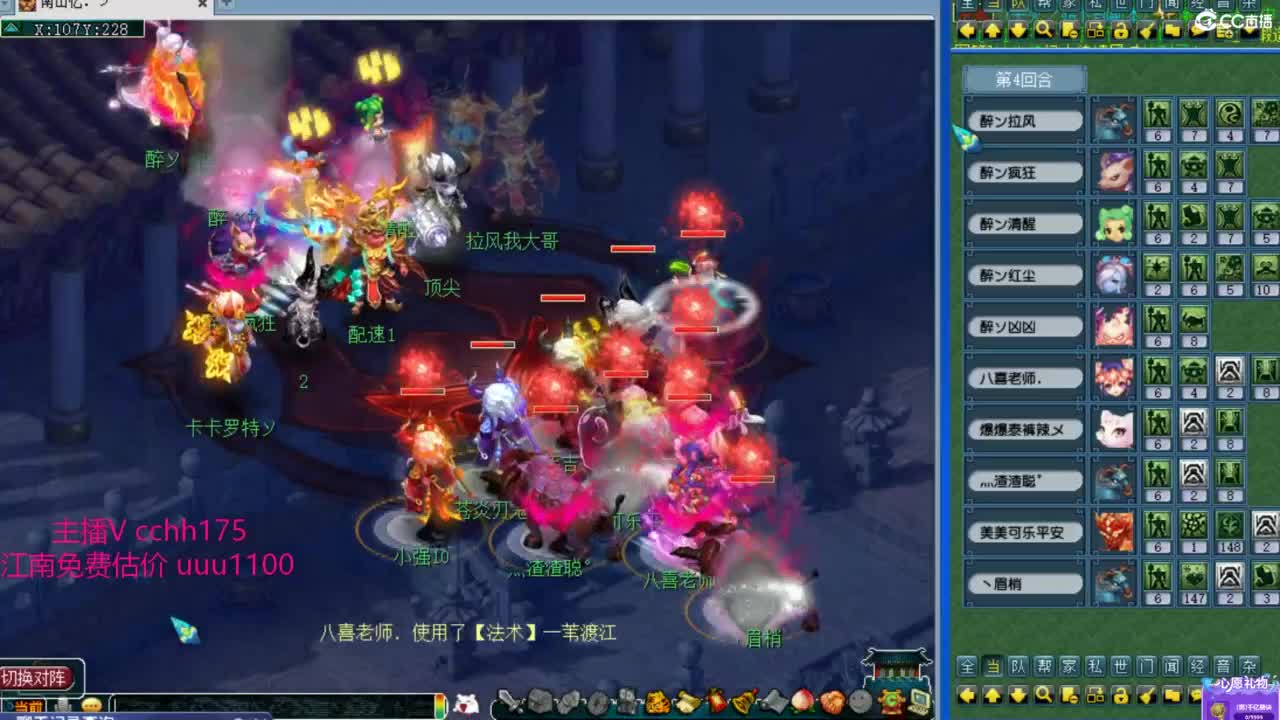
Task: Toggle the padlock icon in the top-right chat bar
Action: pyautogui.click(x=1119, y=30)
